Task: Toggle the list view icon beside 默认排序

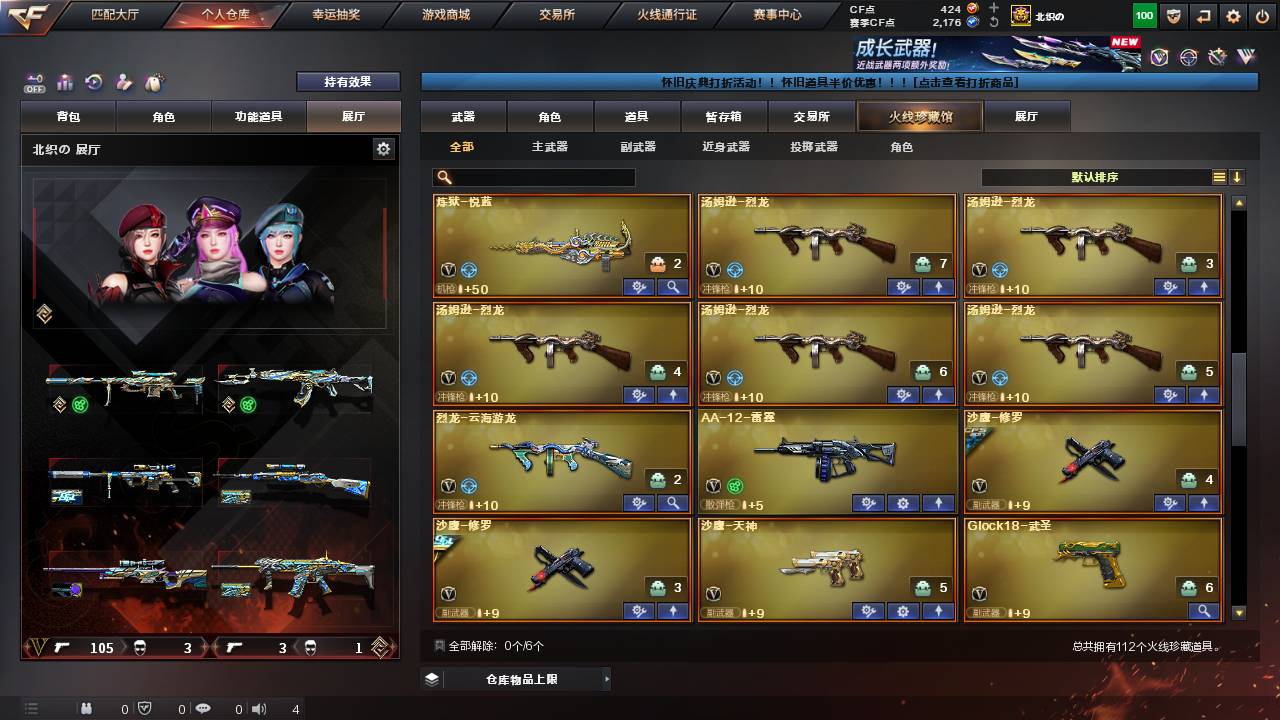Action: [x=1218, y=177]
